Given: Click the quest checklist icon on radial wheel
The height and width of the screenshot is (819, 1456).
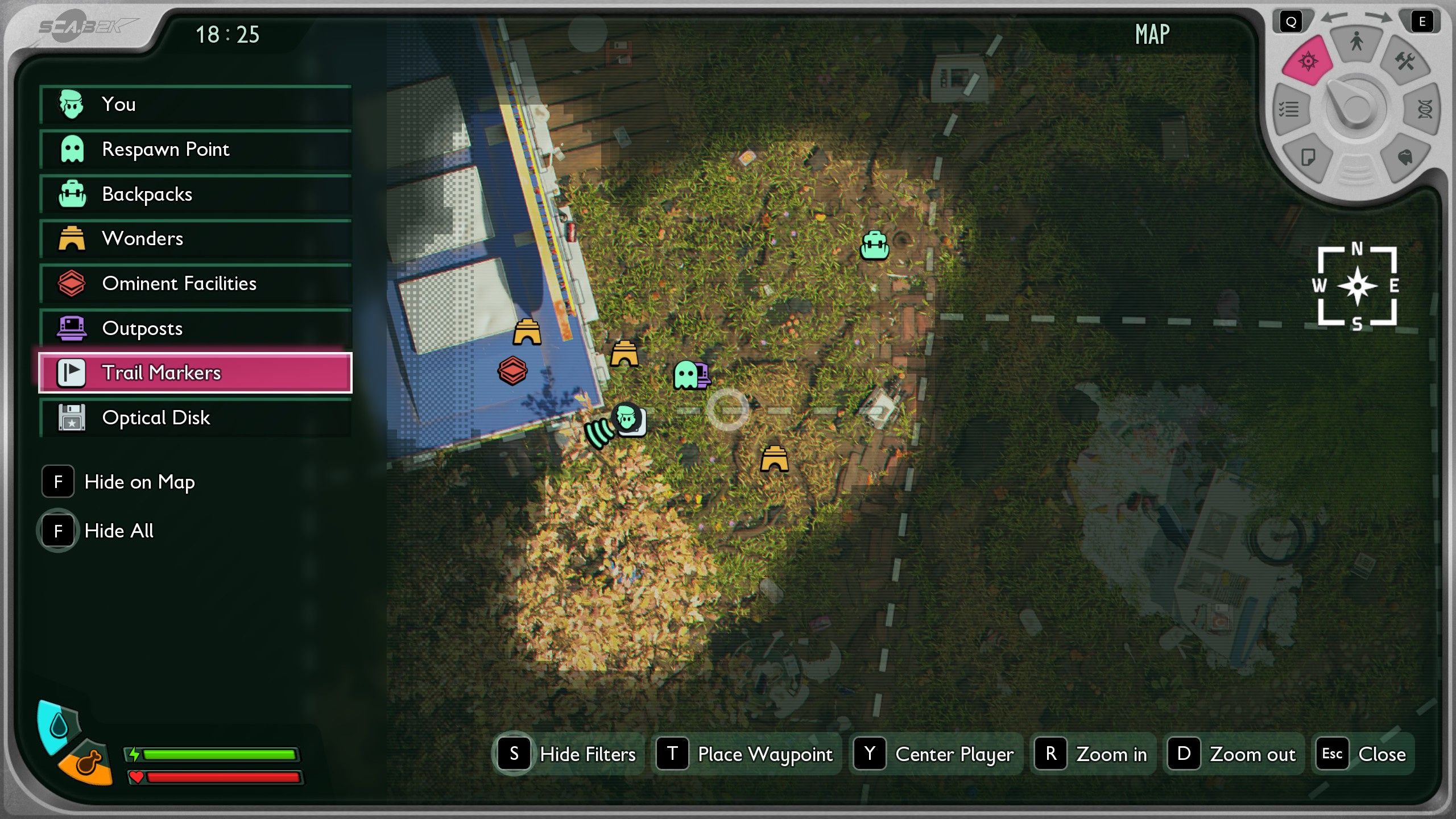Looking at the screenshot, I should click(x=1289, y=110).
